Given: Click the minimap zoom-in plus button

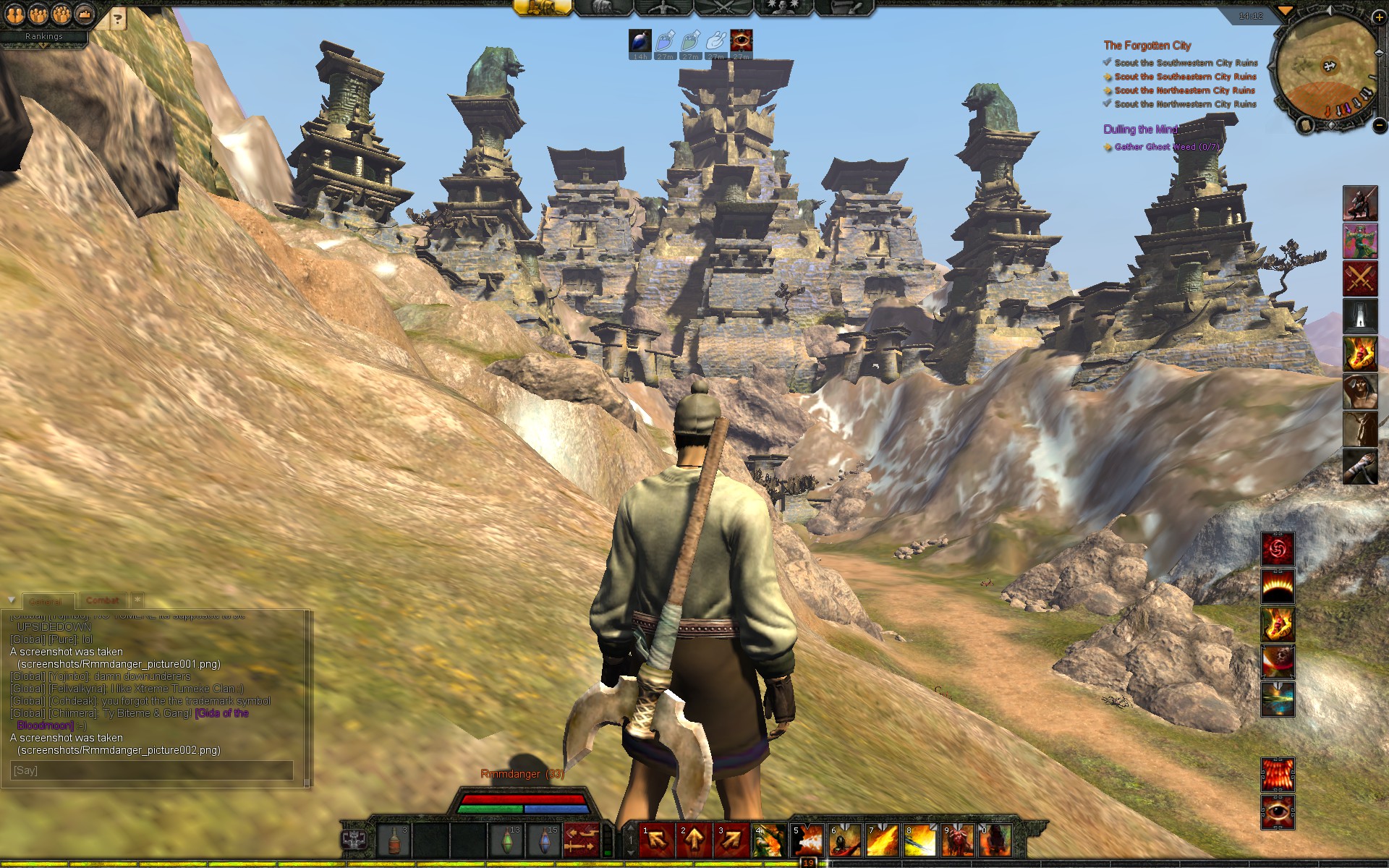Looking at the screenshot, I should [1380, 17].
